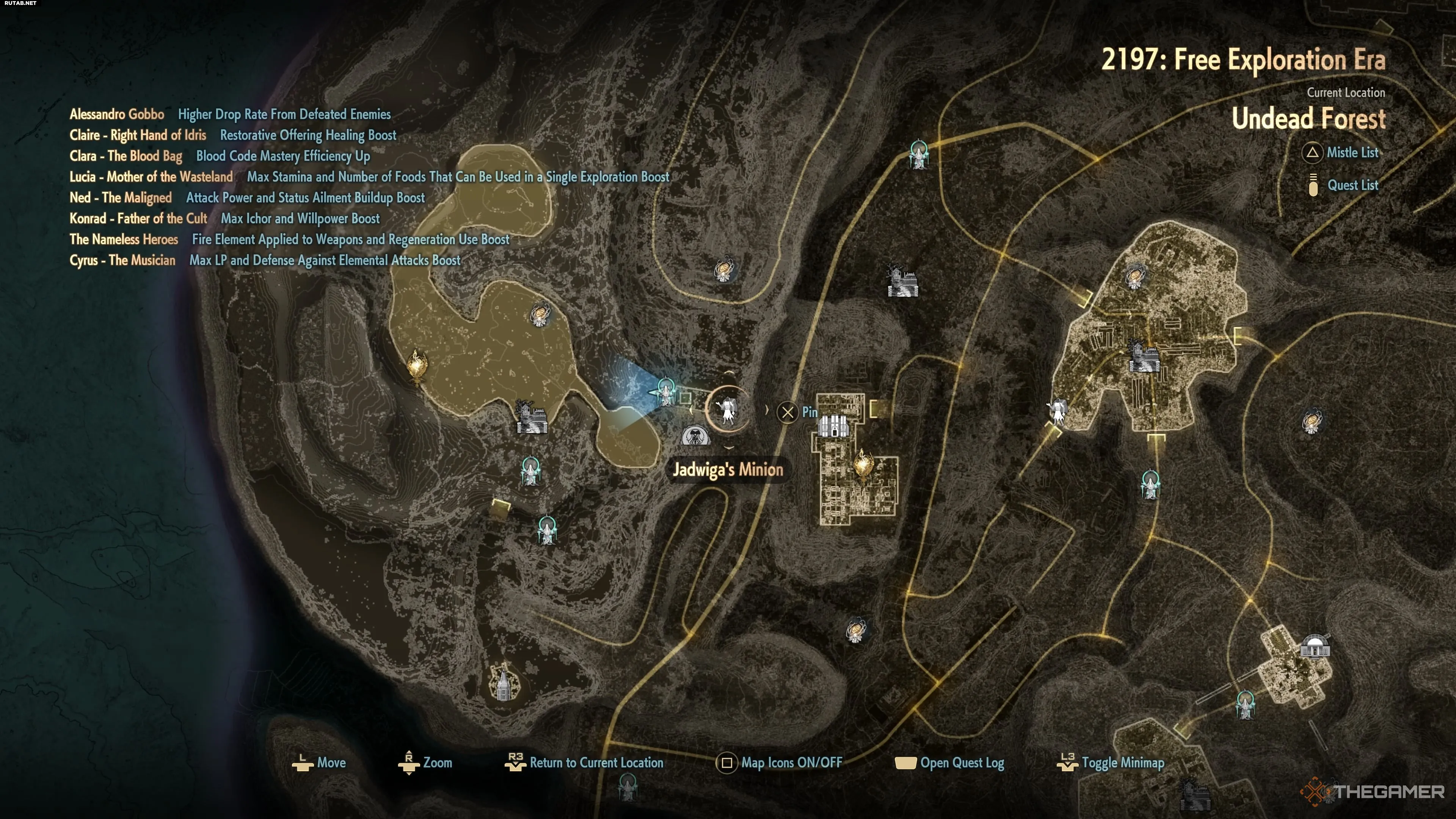The width and height of the screenshot is (1456, 819).
Task: Select the white columned gate building marker
Action: point(834,425)
